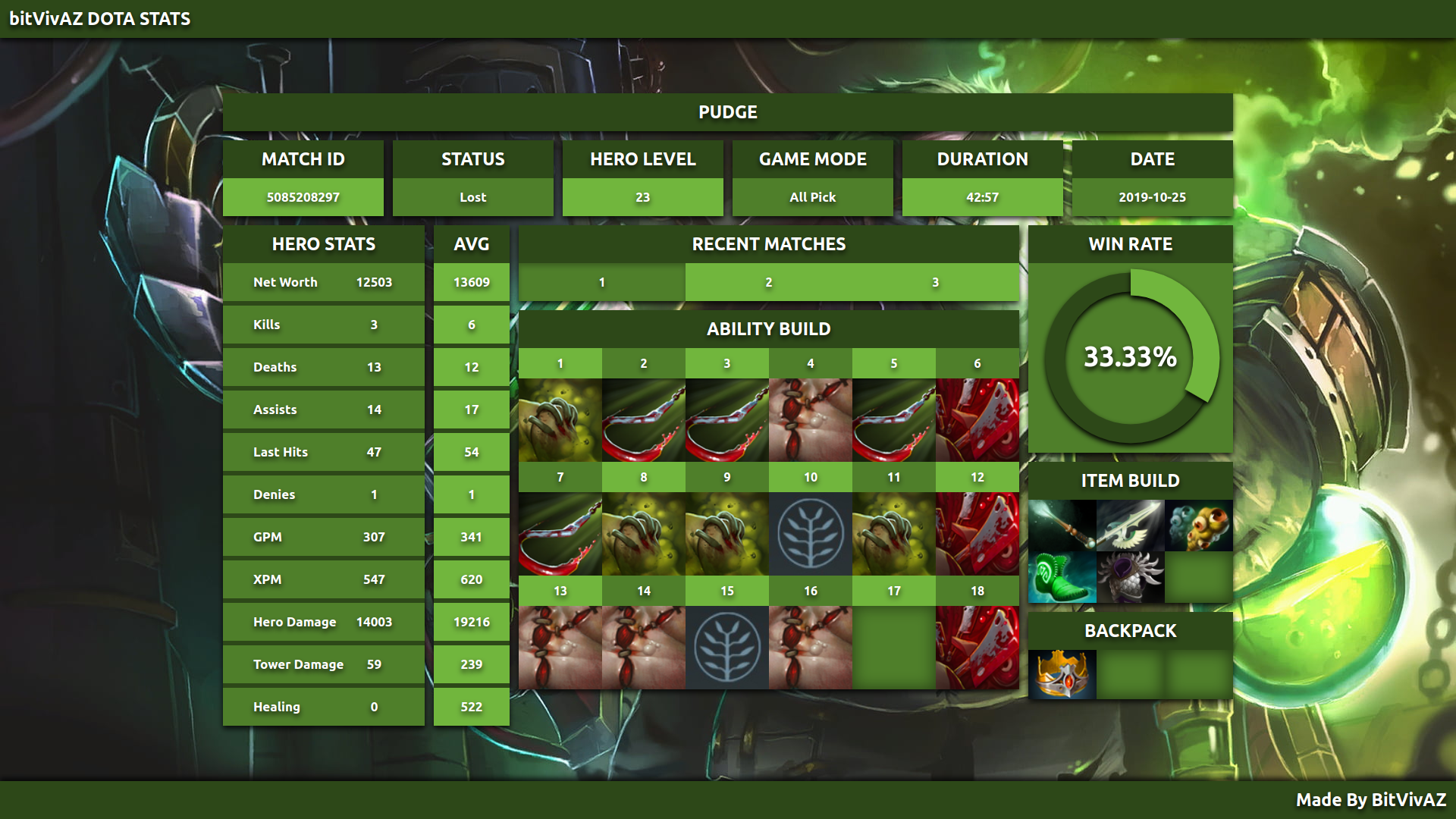
Task: Open the Rot ability at level 6
Action: coord(977,419)
